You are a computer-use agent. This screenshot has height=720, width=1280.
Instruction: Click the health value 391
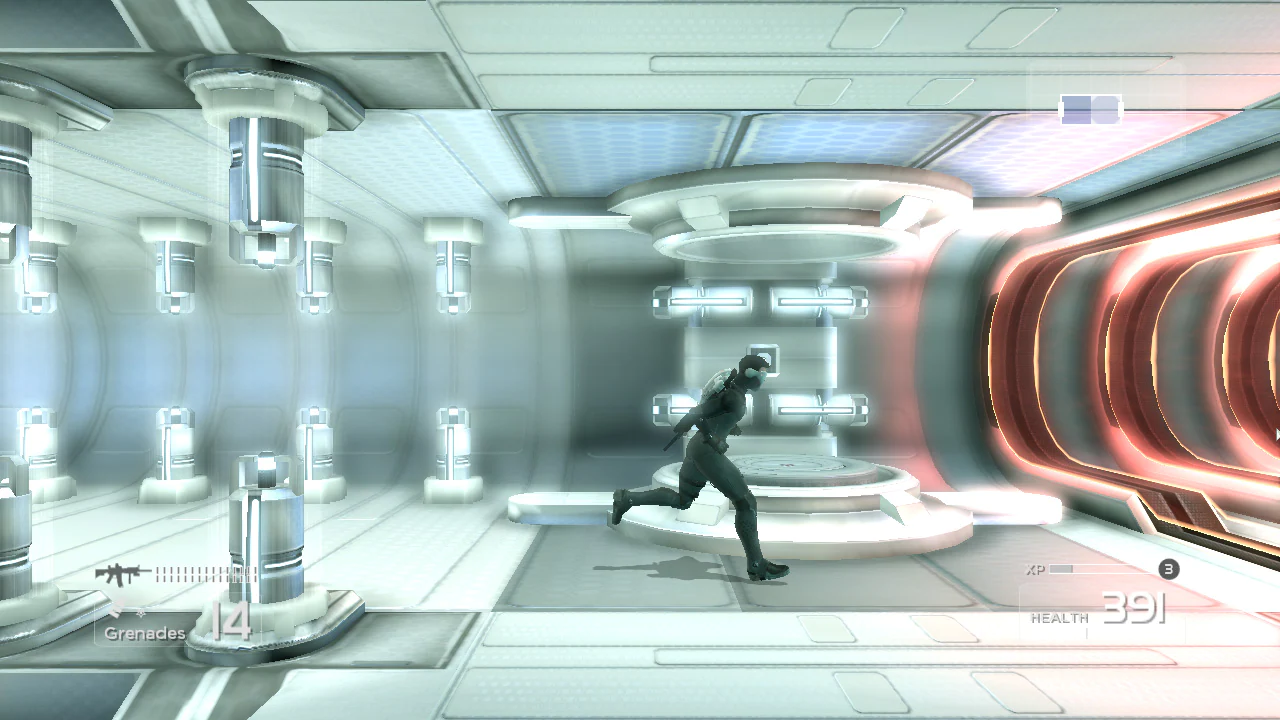pos(1134,608)
